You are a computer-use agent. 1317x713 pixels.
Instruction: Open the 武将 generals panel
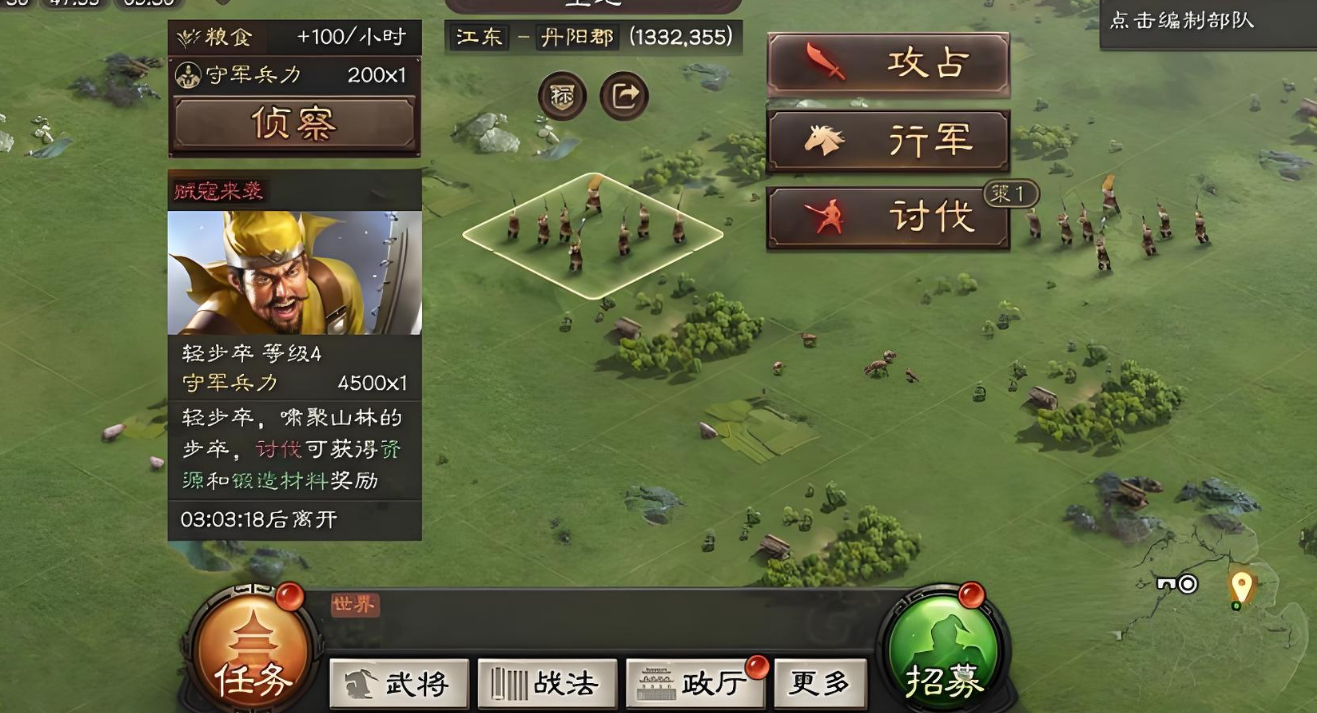coord(399,684)
